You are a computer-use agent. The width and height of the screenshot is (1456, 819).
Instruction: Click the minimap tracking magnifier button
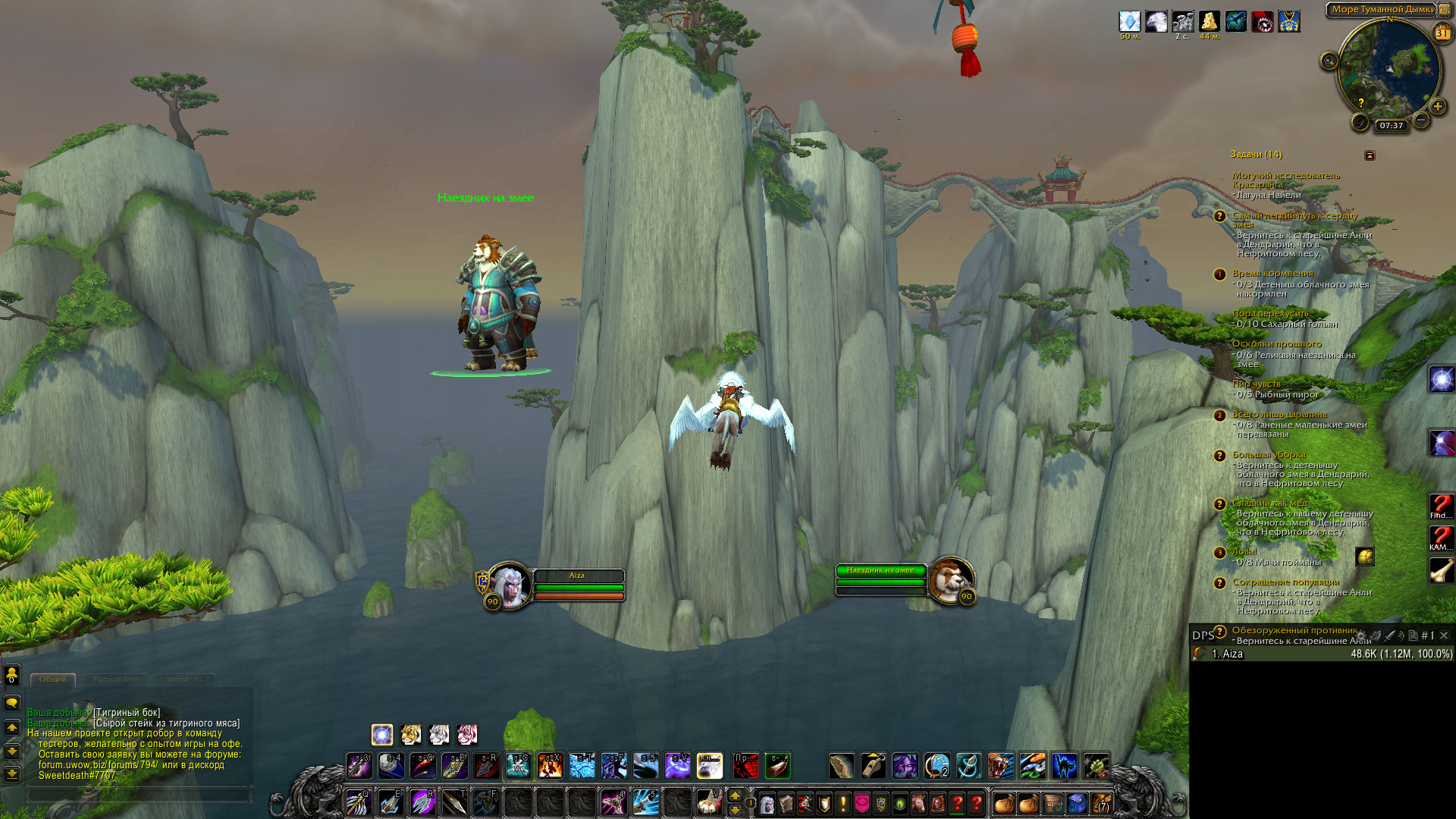pyautogui.click(x=1329, y=61)
